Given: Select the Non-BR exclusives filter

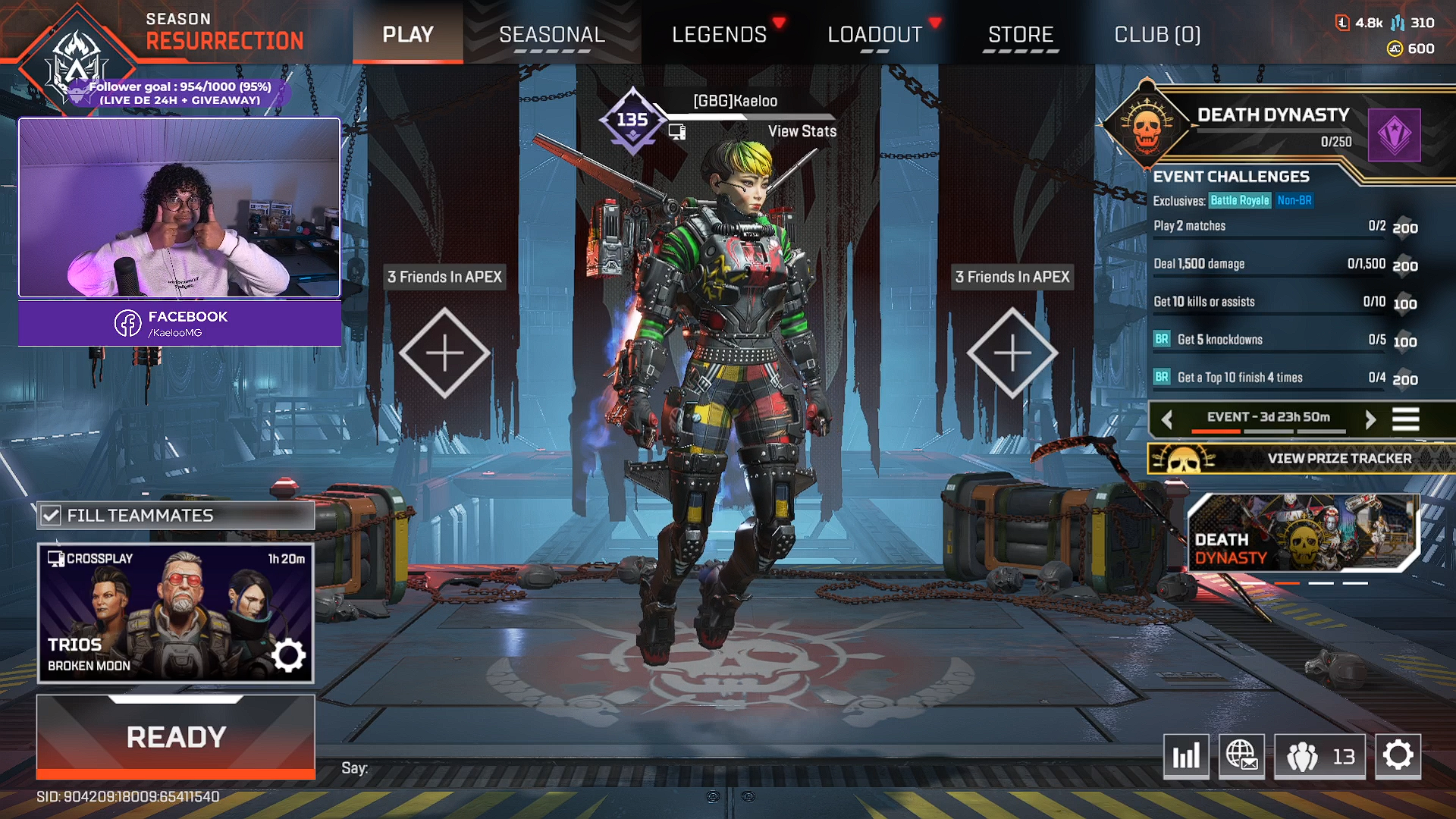Looking at the screenshot, I should [1294, 200].
